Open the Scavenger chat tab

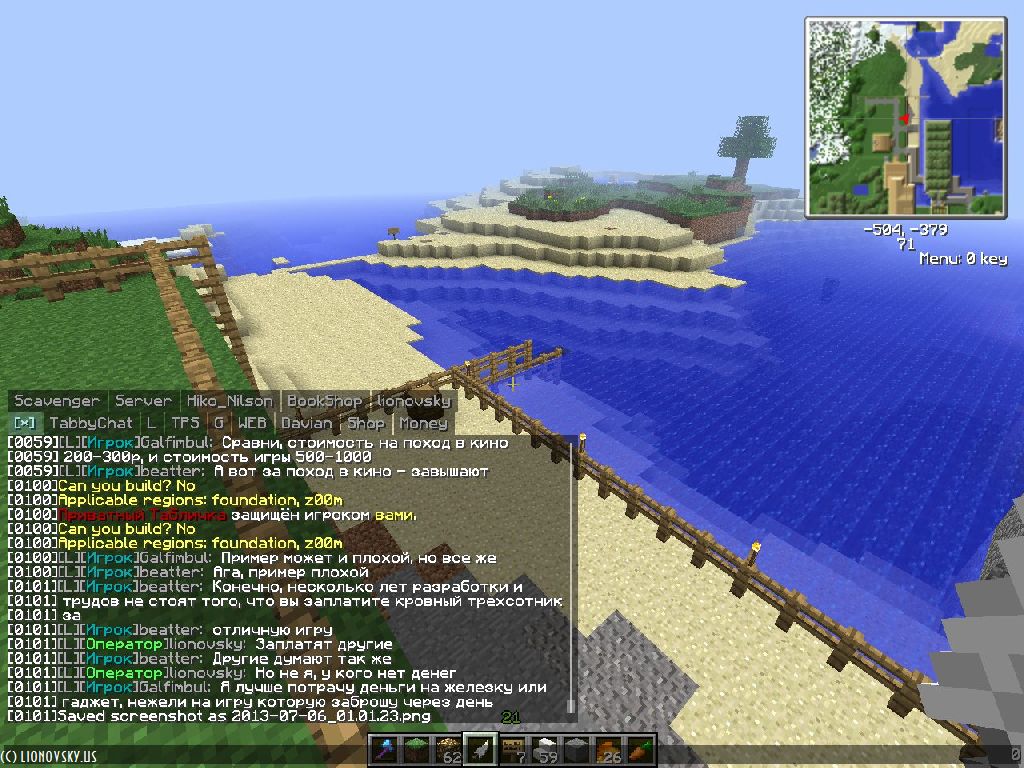57,401
